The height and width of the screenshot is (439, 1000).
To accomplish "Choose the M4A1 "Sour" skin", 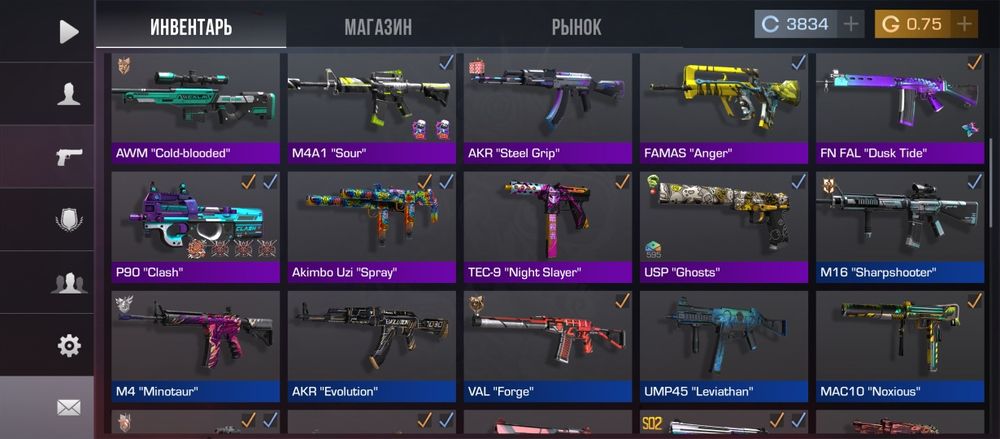I will point(372,108).
